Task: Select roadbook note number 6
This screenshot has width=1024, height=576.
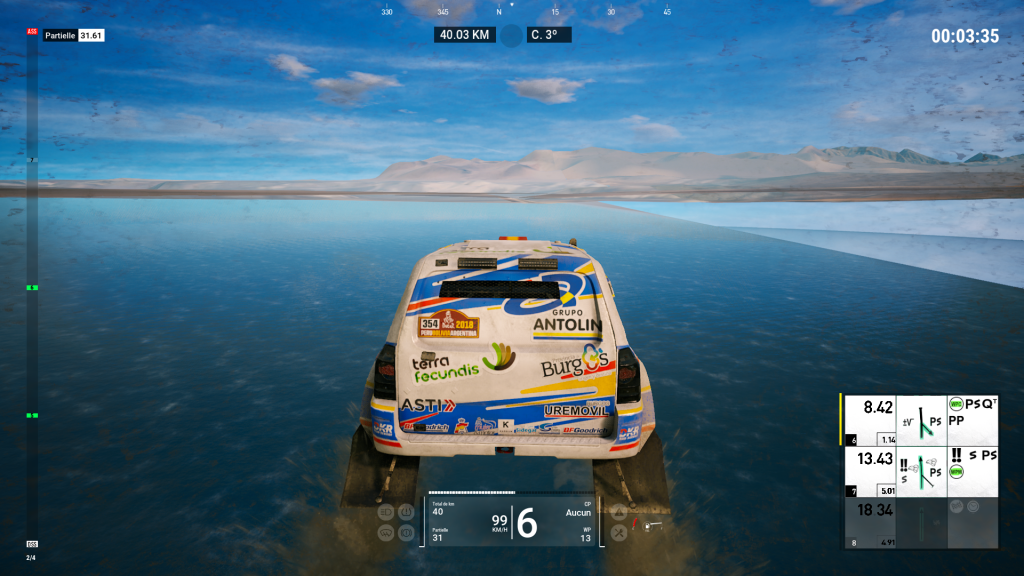Action: [921, 420]
